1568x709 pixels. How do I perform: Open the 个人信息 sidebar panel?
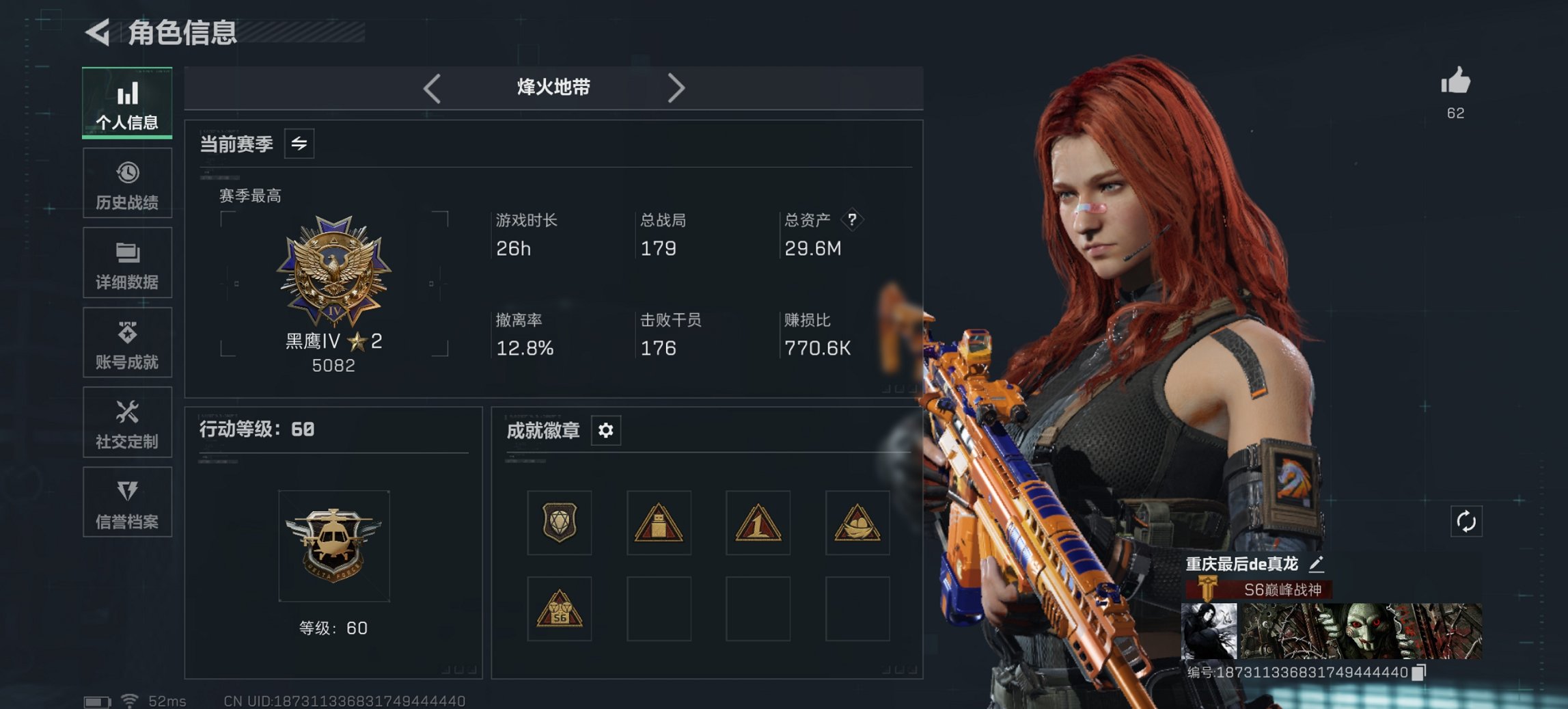point(127,103)
